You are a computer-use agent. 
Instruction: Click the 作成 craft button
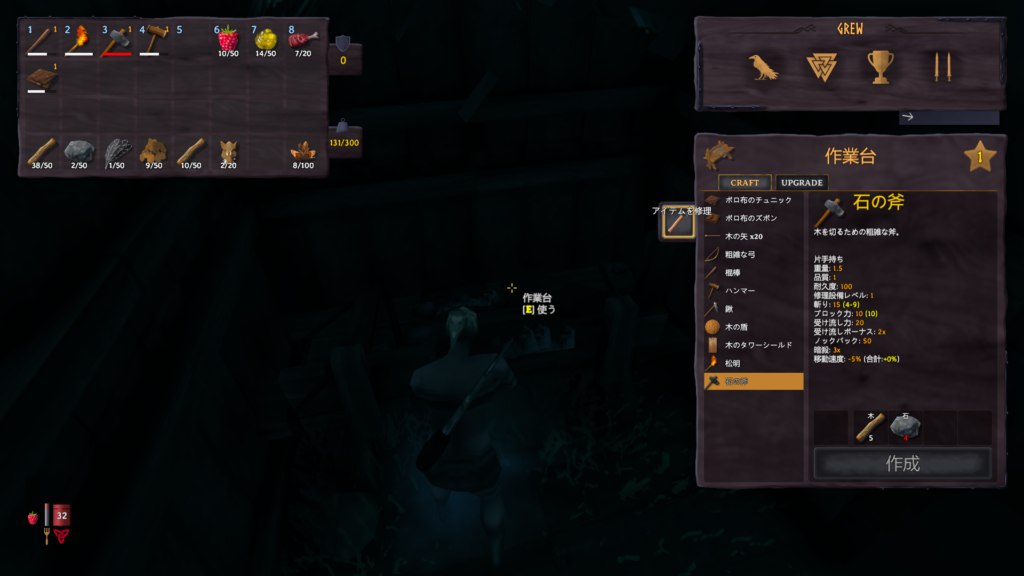902,463
